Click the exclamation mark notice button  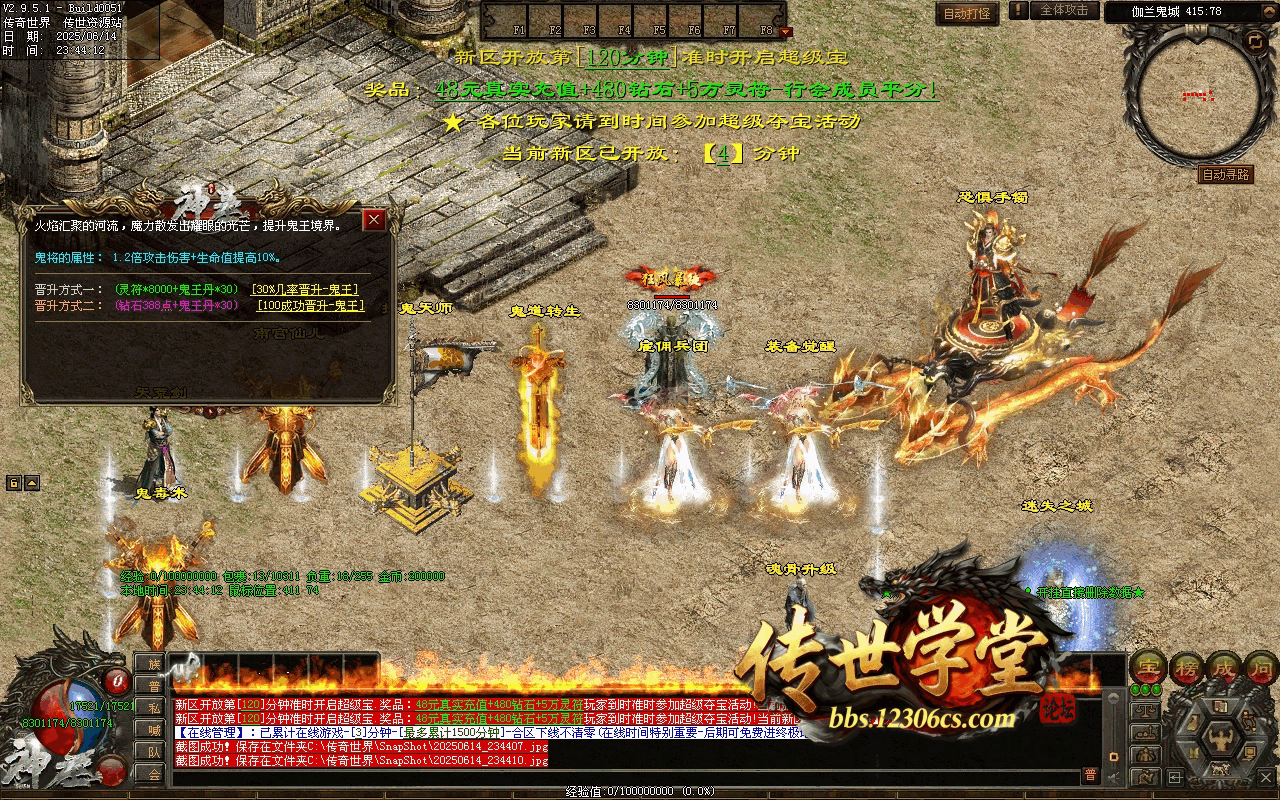click(1018, 11)
